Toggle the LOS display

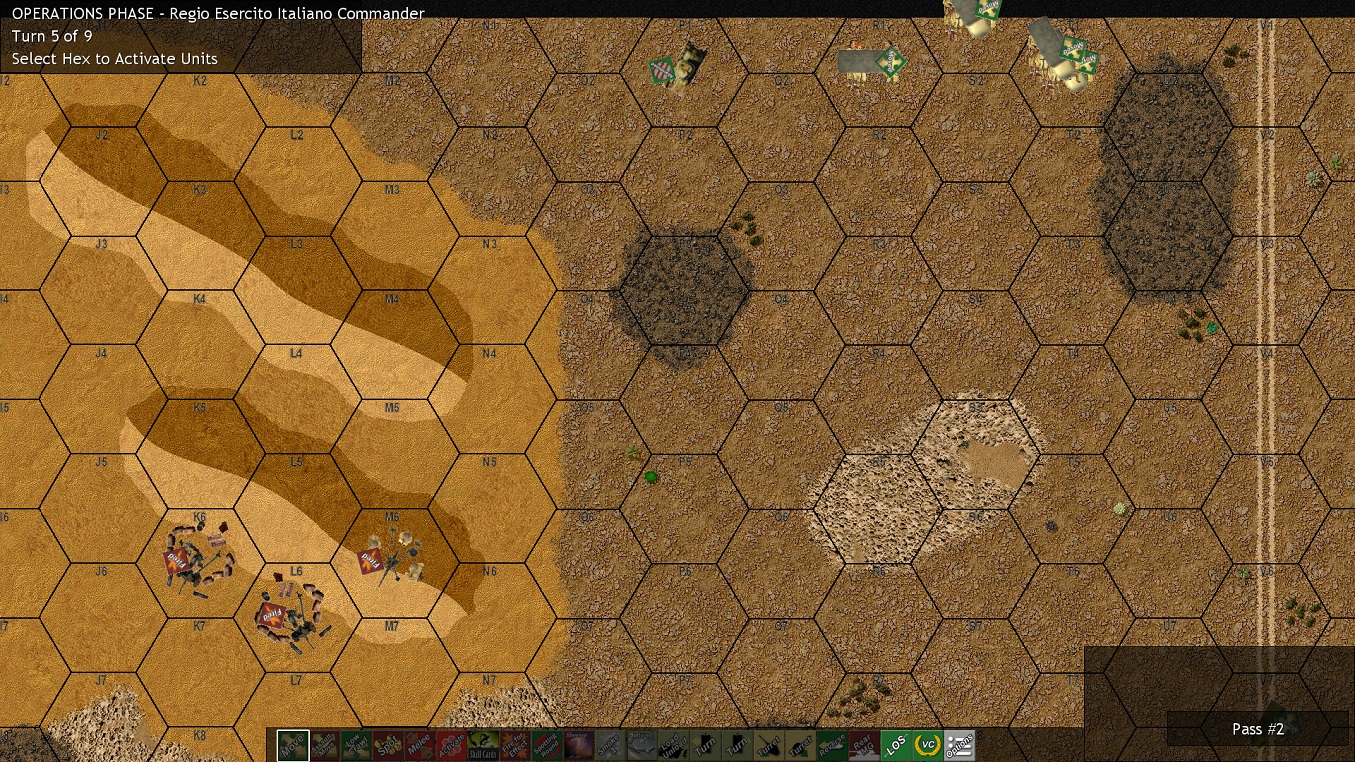point(897,745)
